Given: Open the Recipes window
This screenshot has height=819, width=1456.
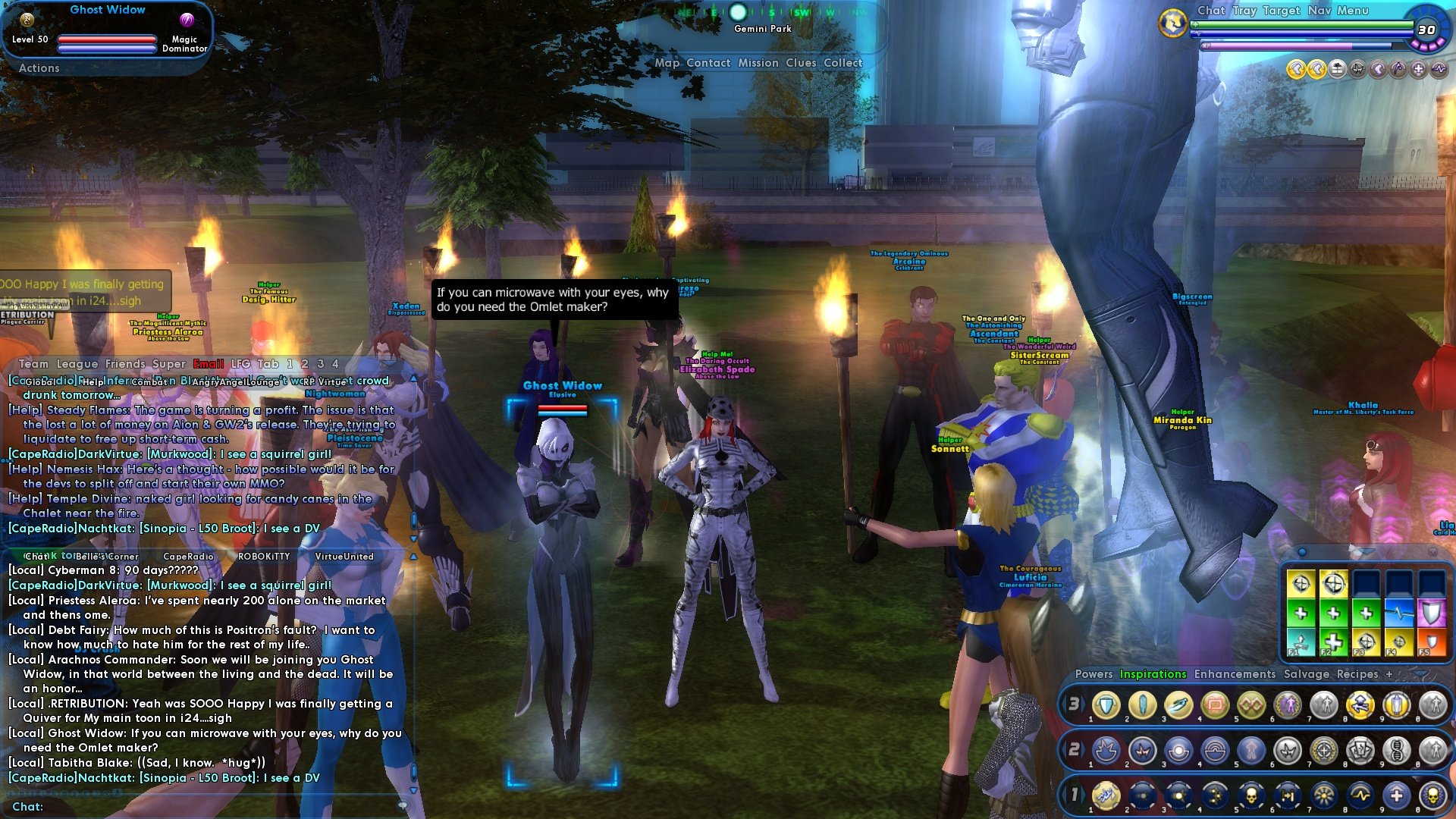Looking at the screenshot, I should click(x=1357, y=674).
